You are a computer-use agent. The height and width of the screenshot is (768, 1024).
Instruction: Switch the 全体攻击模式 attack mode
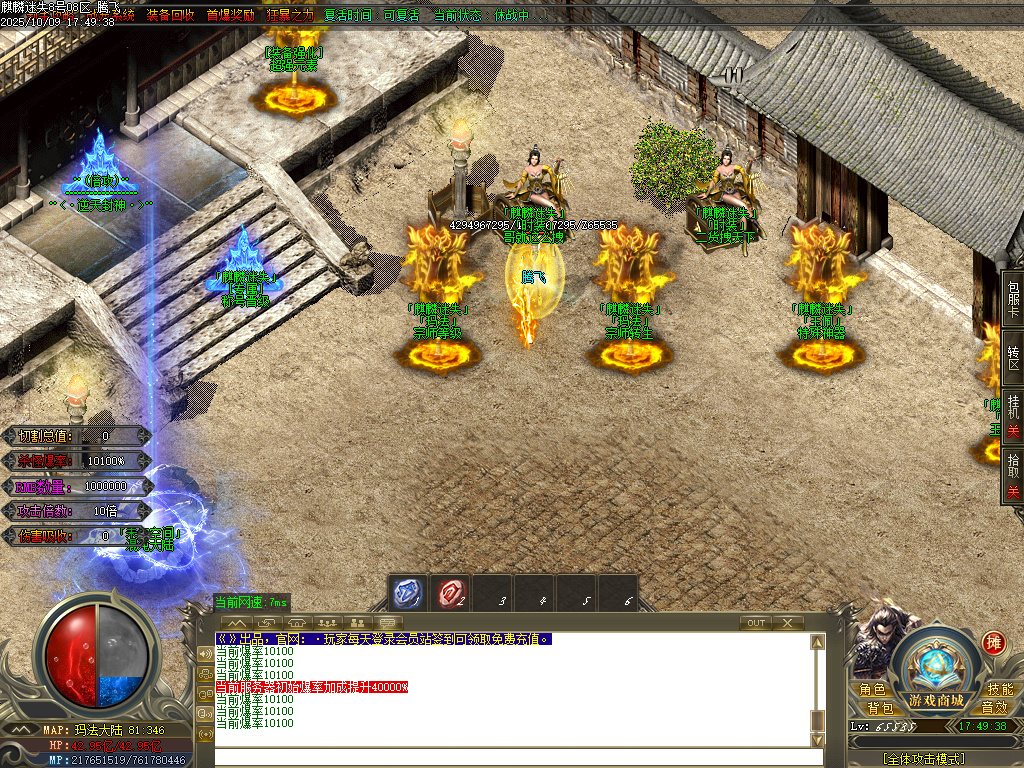coord(924,759)
